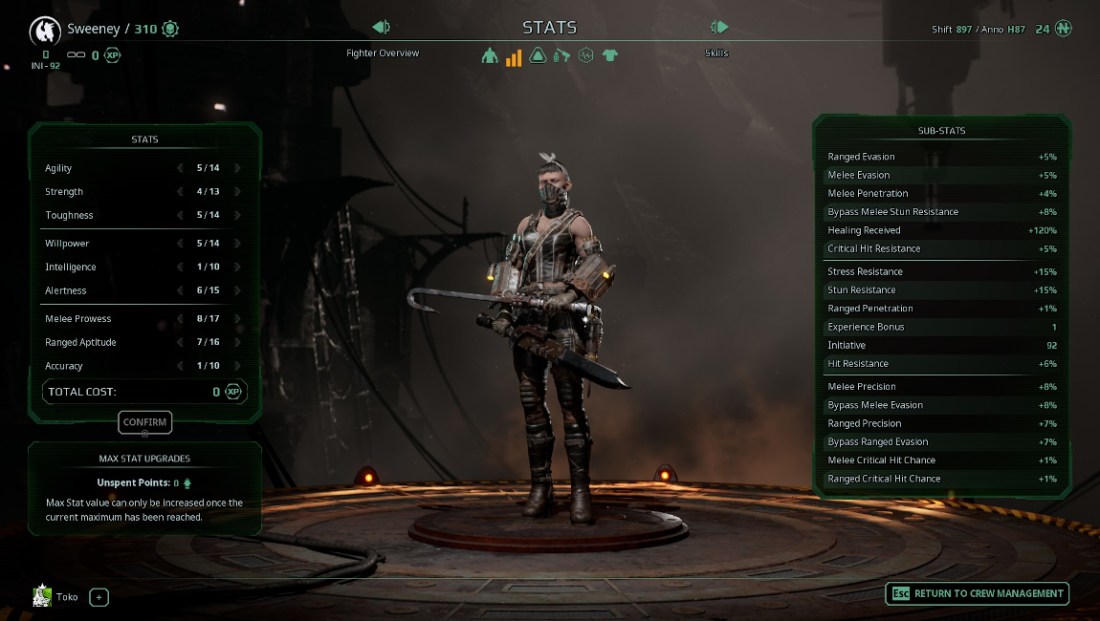Increase Melee Prowess

point(237,319)
